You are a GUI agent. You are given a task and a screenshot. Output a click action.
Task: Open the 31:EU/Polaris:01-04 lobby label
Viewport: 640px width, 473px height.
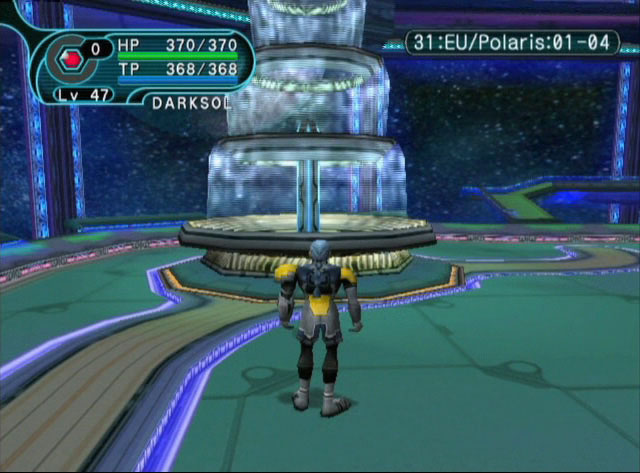click(511, 43)
